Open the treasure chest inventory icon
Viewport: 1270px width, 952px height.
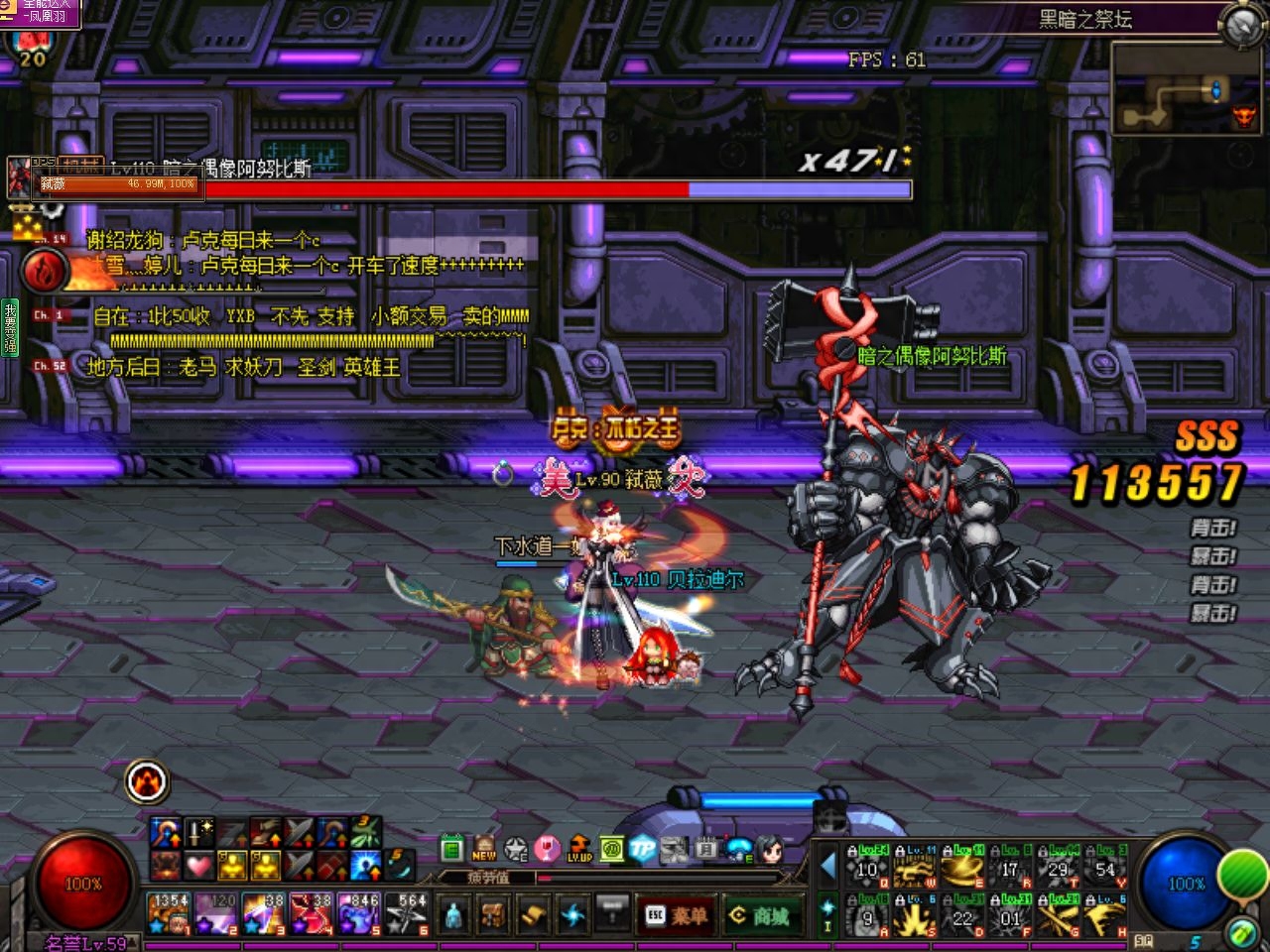pyautogui.click(x=493, y=914)
